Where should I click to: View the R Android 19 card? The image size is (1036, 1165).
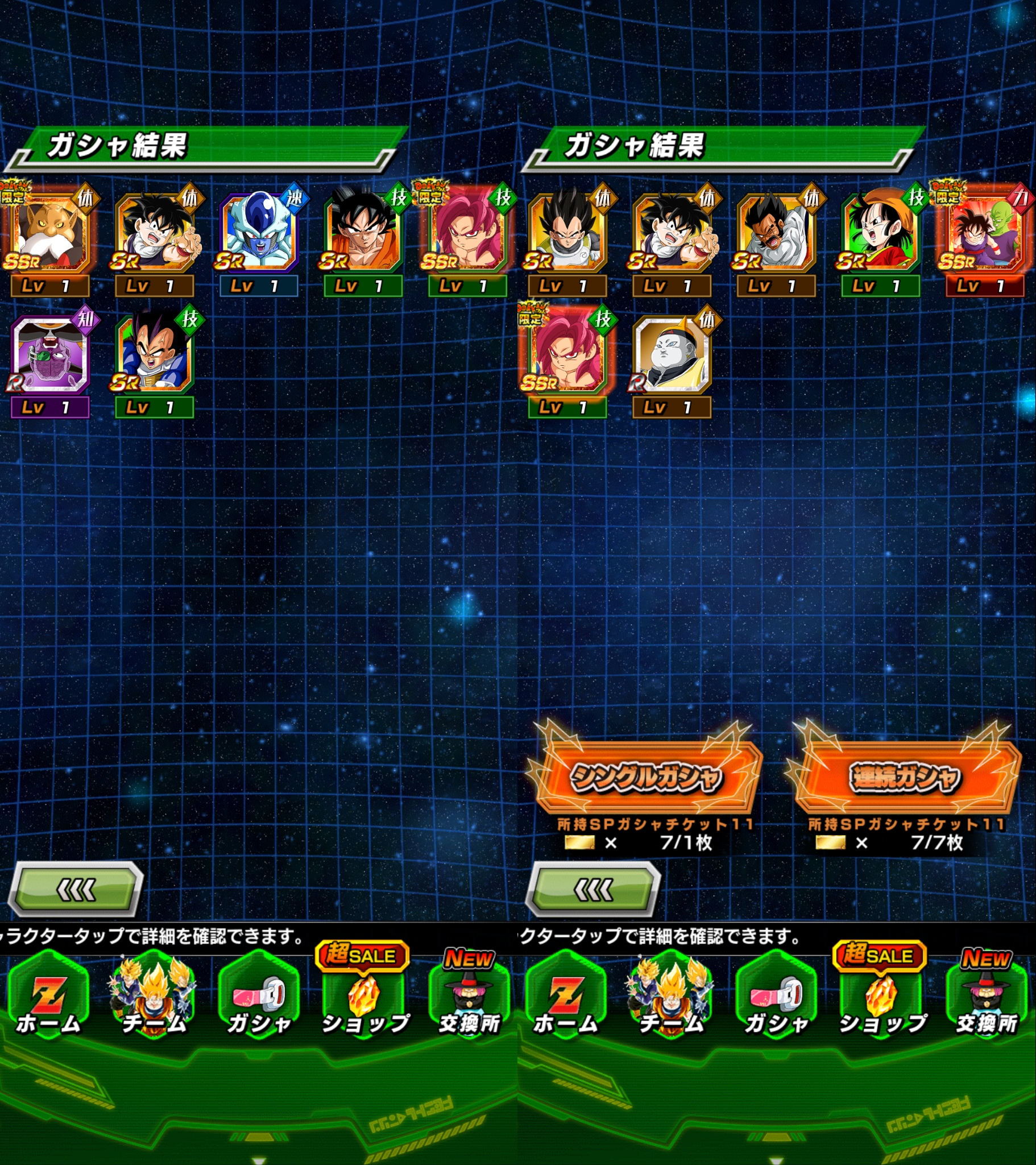[672, 356]
